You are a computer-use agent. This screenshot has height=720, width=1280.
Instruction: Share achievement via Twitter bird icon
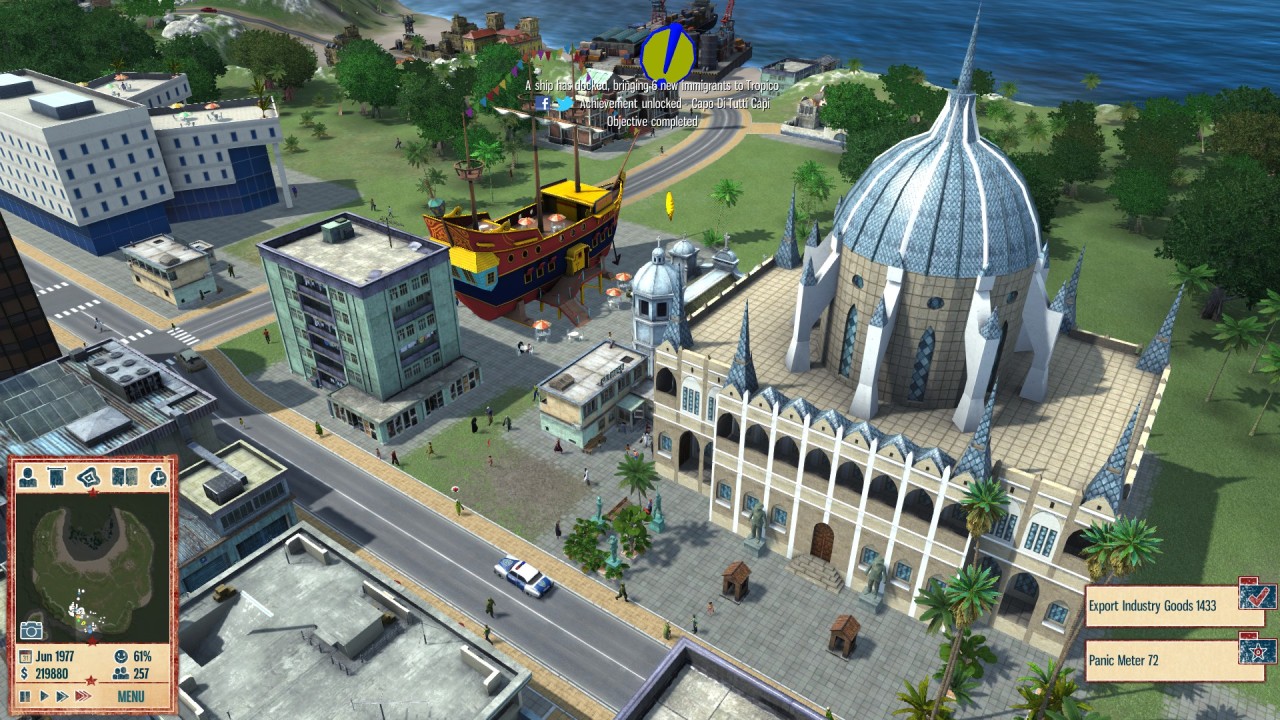(x=565, y=103)
